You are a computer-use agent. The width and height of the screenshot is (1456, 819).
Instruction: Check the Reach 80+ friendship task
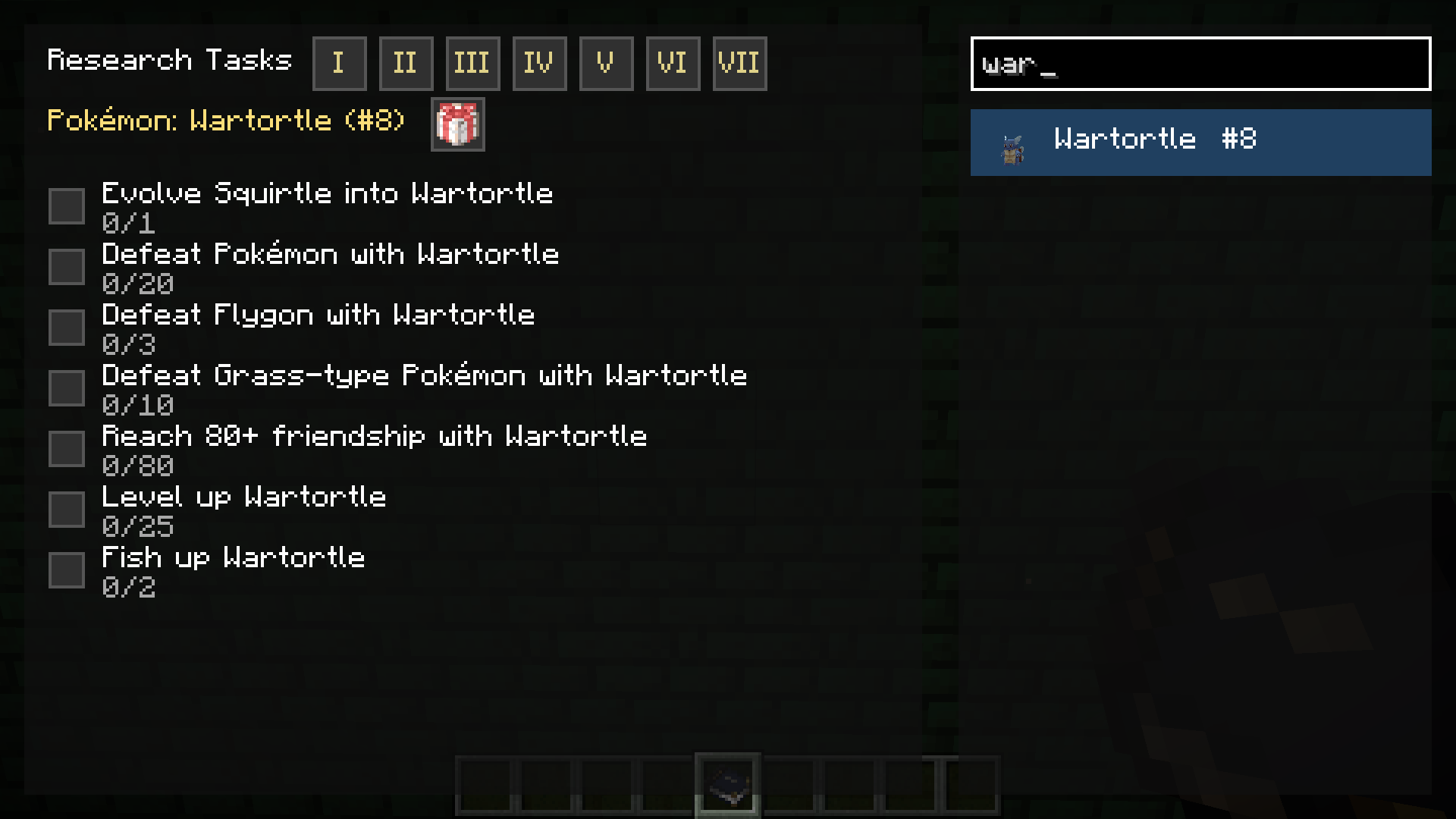pos(67,448)
